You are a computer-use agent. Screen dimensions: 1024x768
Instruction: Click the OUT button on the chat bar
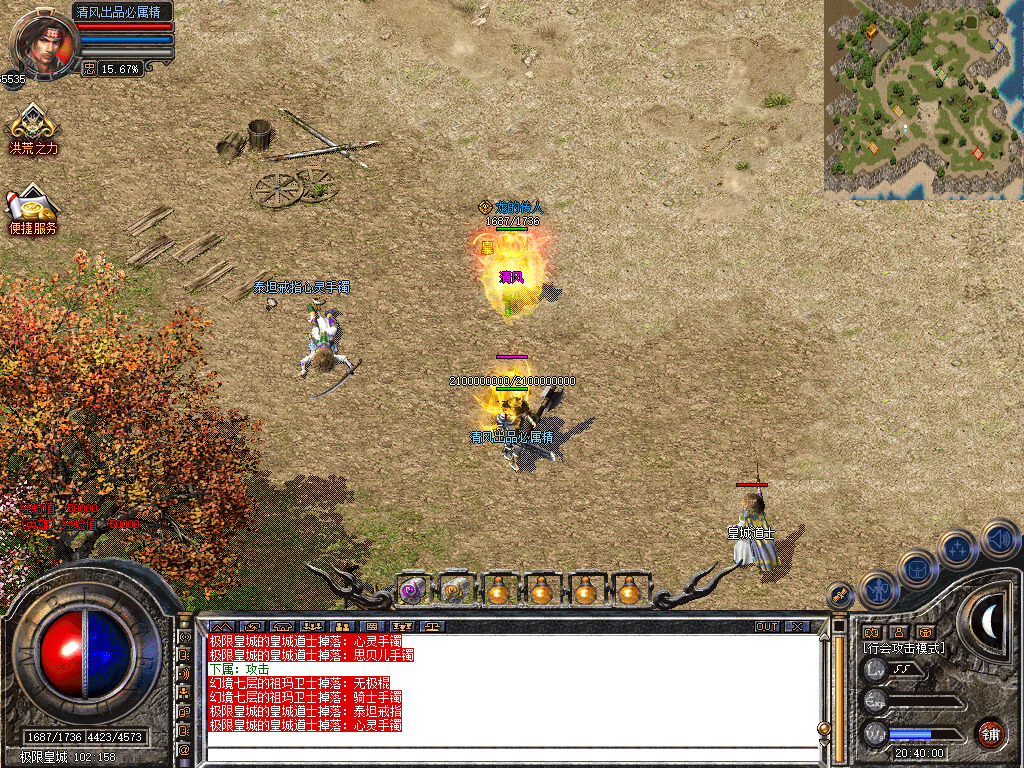click(766, 626)
